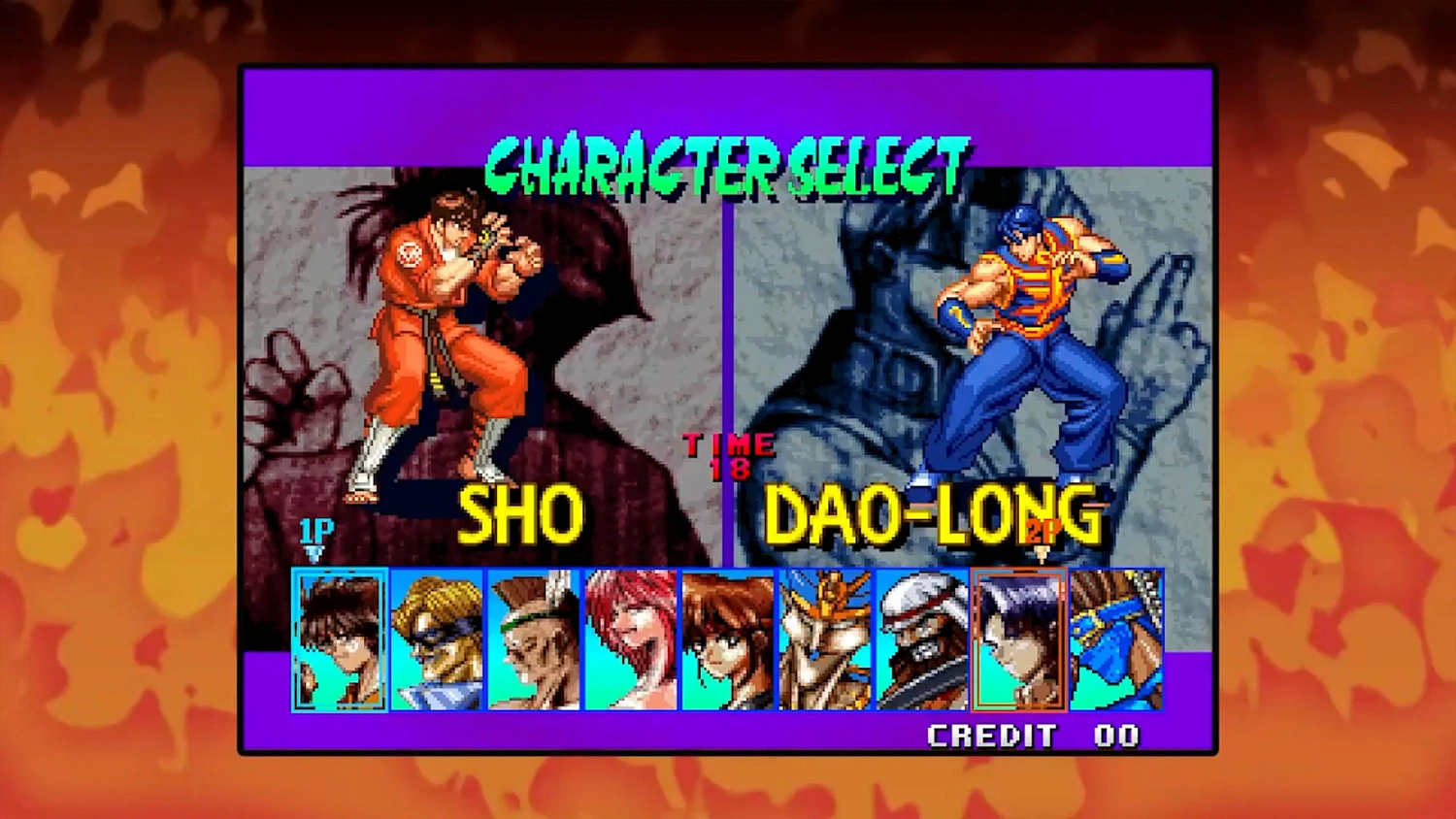Click the 1P cursor marker
This screenshot has width=1456, height=819.
click(317, 531)
